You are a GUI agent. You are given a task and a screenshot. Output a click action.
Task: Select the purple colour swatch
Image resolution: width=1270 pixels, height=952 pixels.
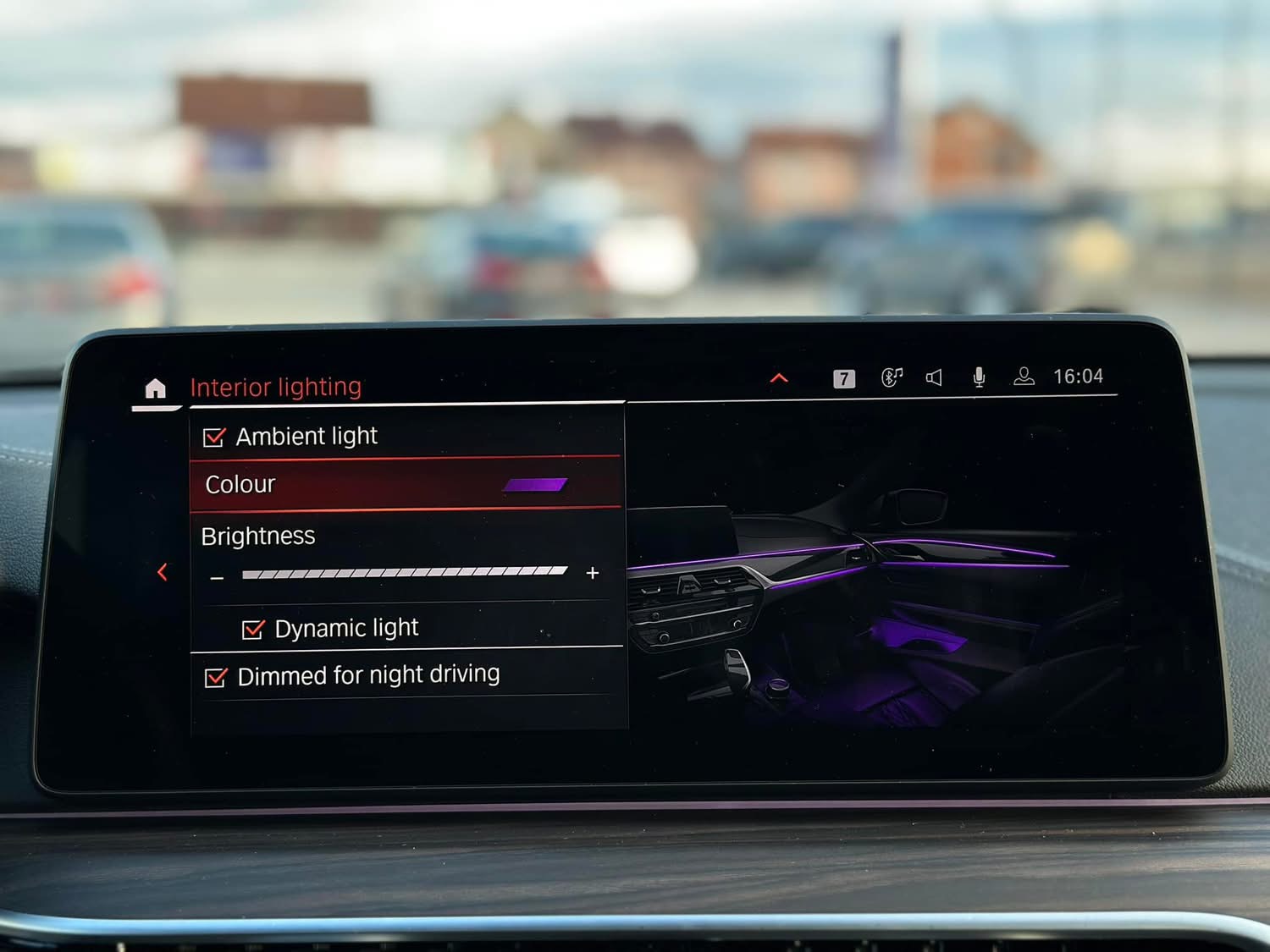534,485
